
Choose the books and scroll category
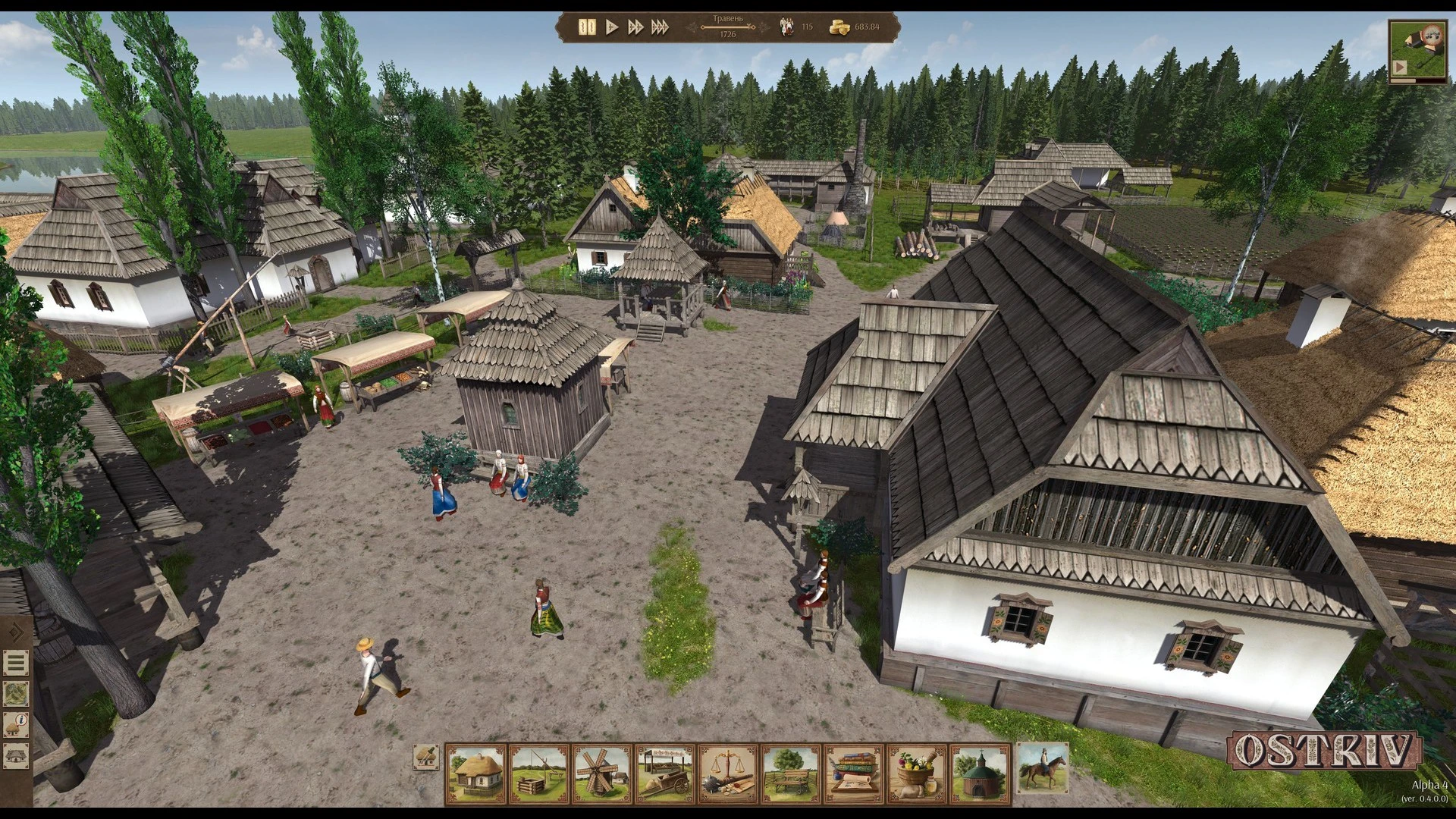(854, 773)
